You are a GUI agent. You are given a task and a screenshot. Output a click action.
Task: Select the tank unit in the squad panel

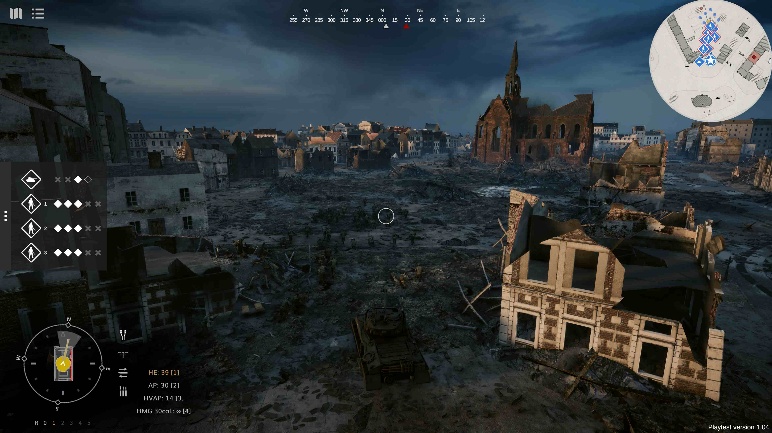[x=31, y=179]
